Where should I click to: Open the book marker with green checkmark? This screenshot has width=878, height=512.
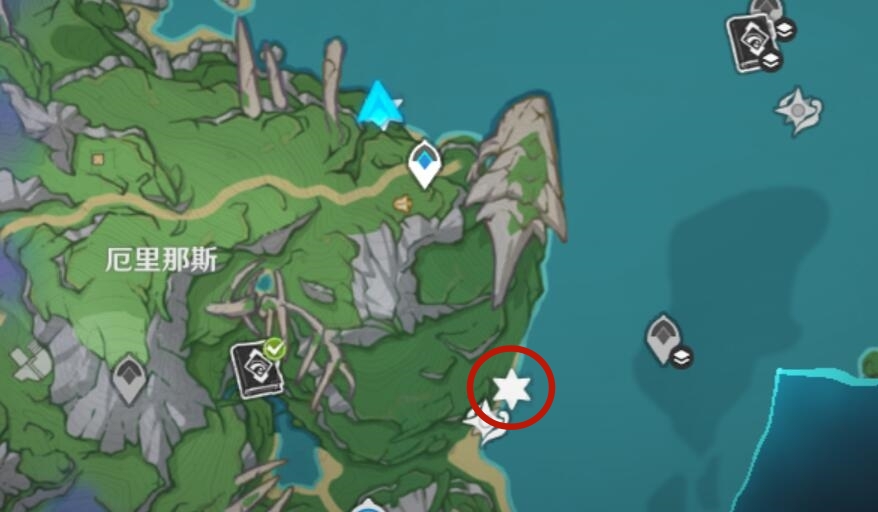coord(254,368)
